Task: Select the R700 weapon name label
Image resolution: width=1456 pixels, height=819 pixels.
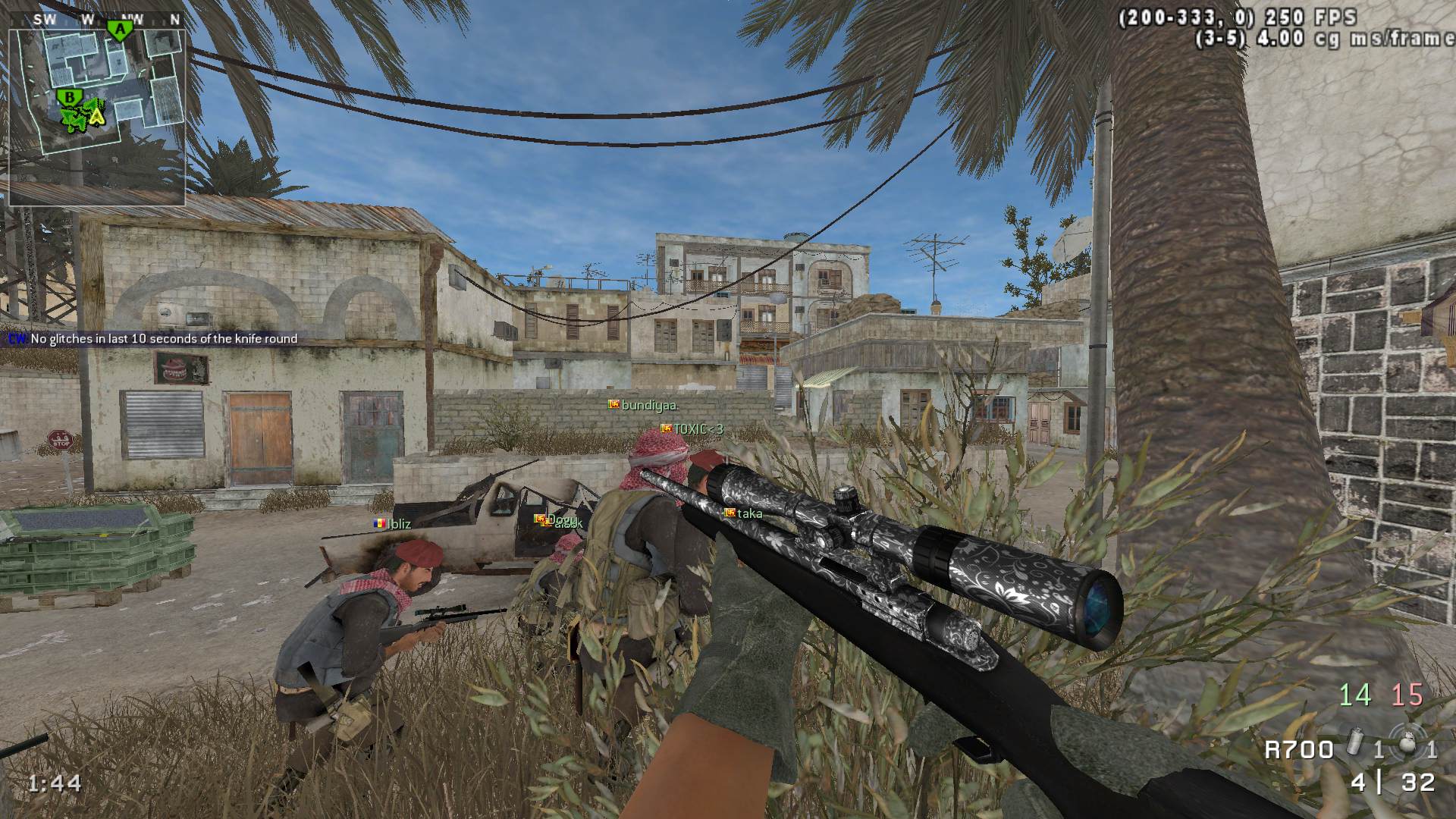Action: 1298,750
